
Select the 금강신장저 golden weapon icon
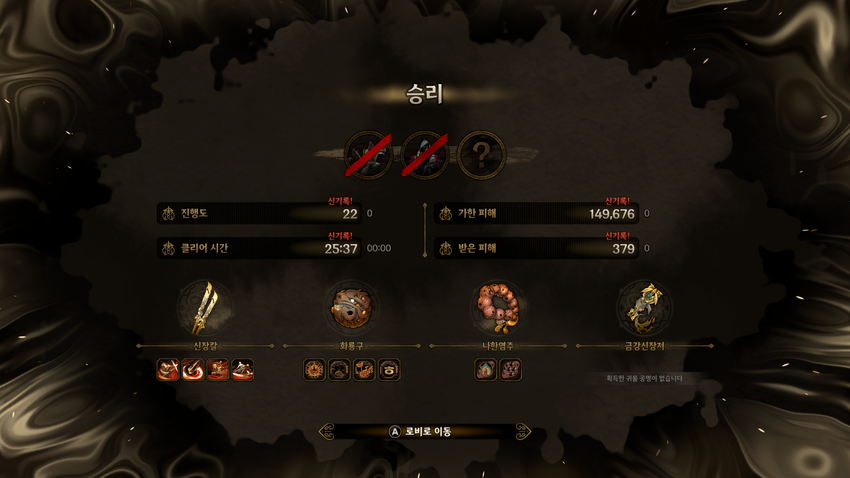(x=644, y=307)
